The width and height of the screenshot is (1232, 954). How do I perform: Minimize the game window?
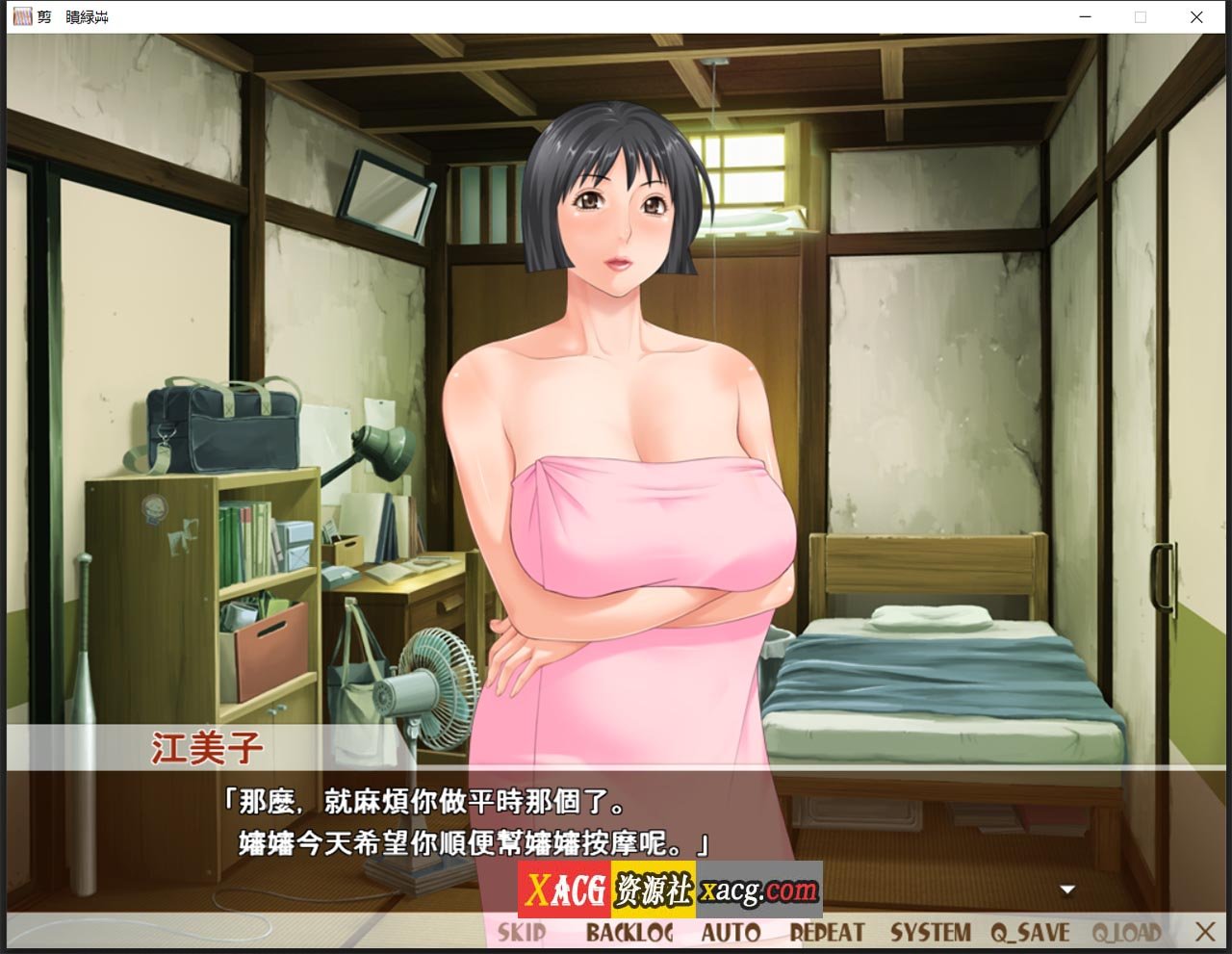tap(1084, 16)
